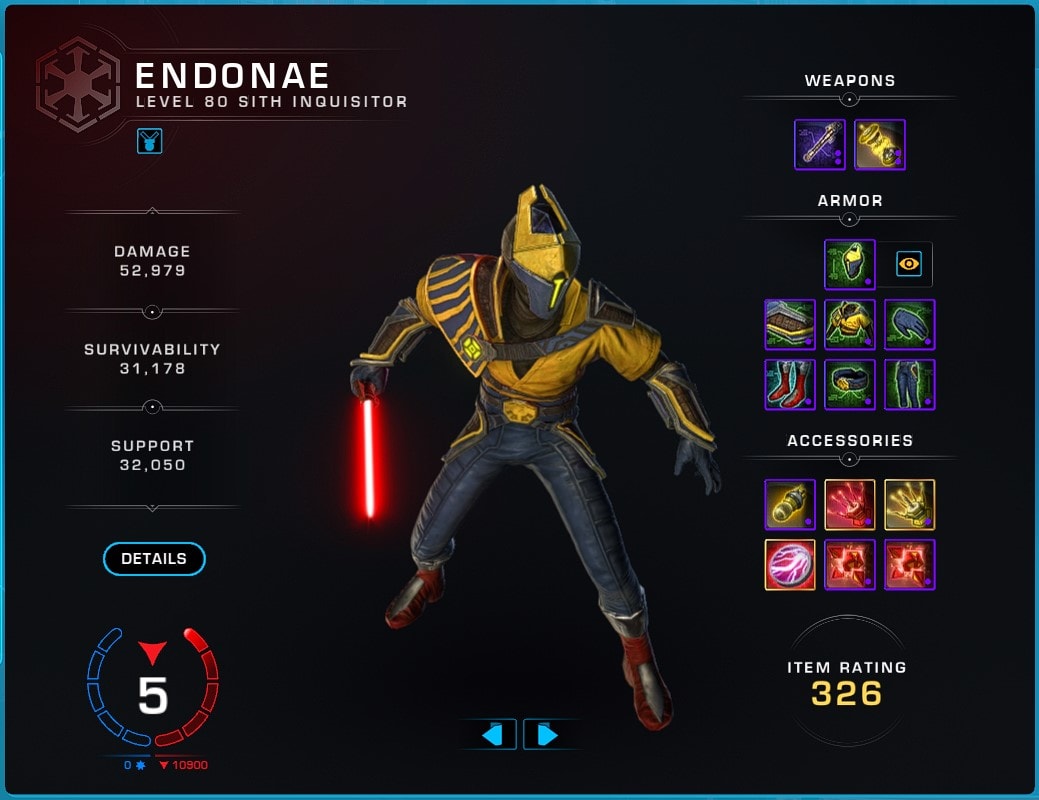This screenshot has width=1039, height=800.
Task: Select the blue pants armor slot
Action: [x=910, y=384]
